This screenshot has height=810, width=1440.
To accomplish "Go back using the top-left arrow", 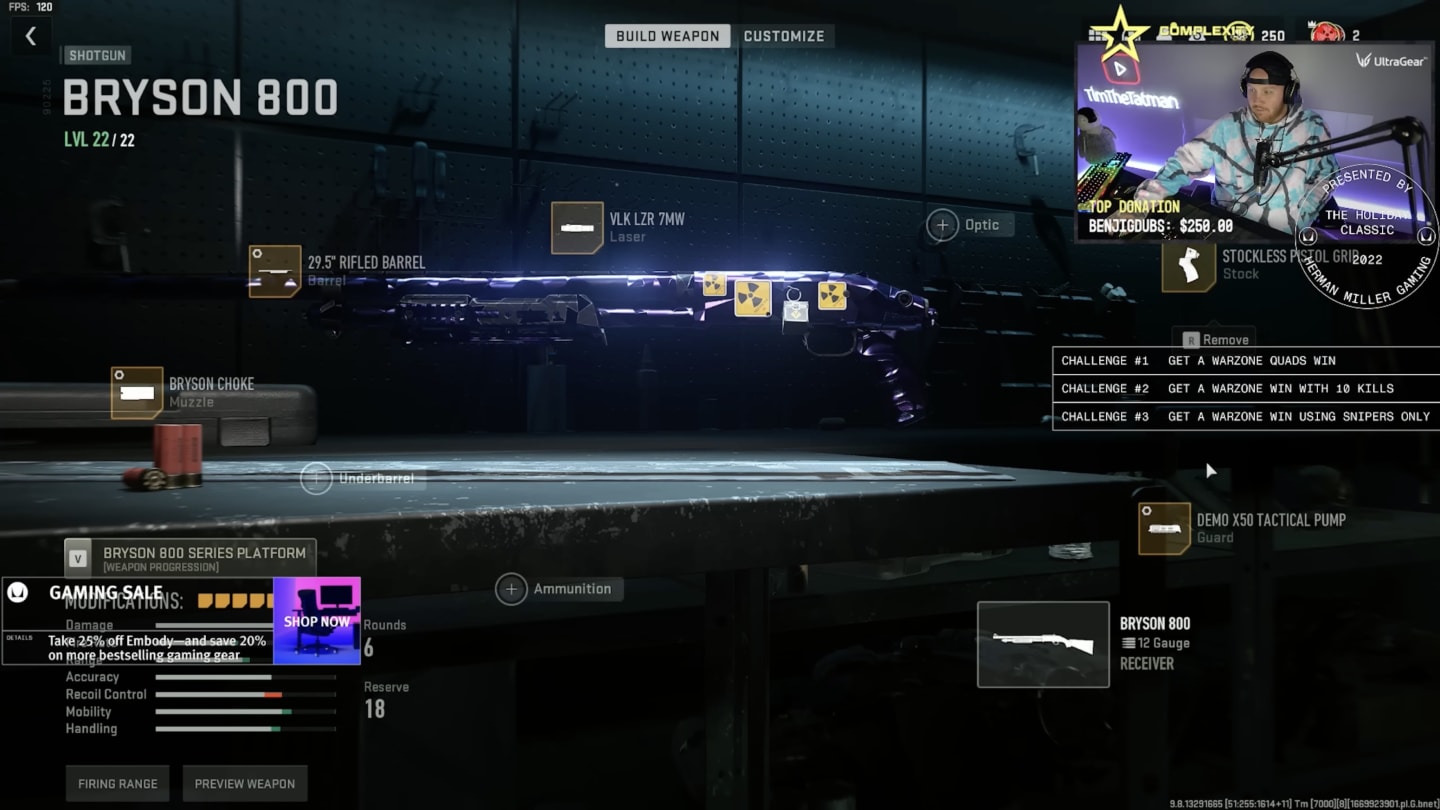I will coord(31,37).
